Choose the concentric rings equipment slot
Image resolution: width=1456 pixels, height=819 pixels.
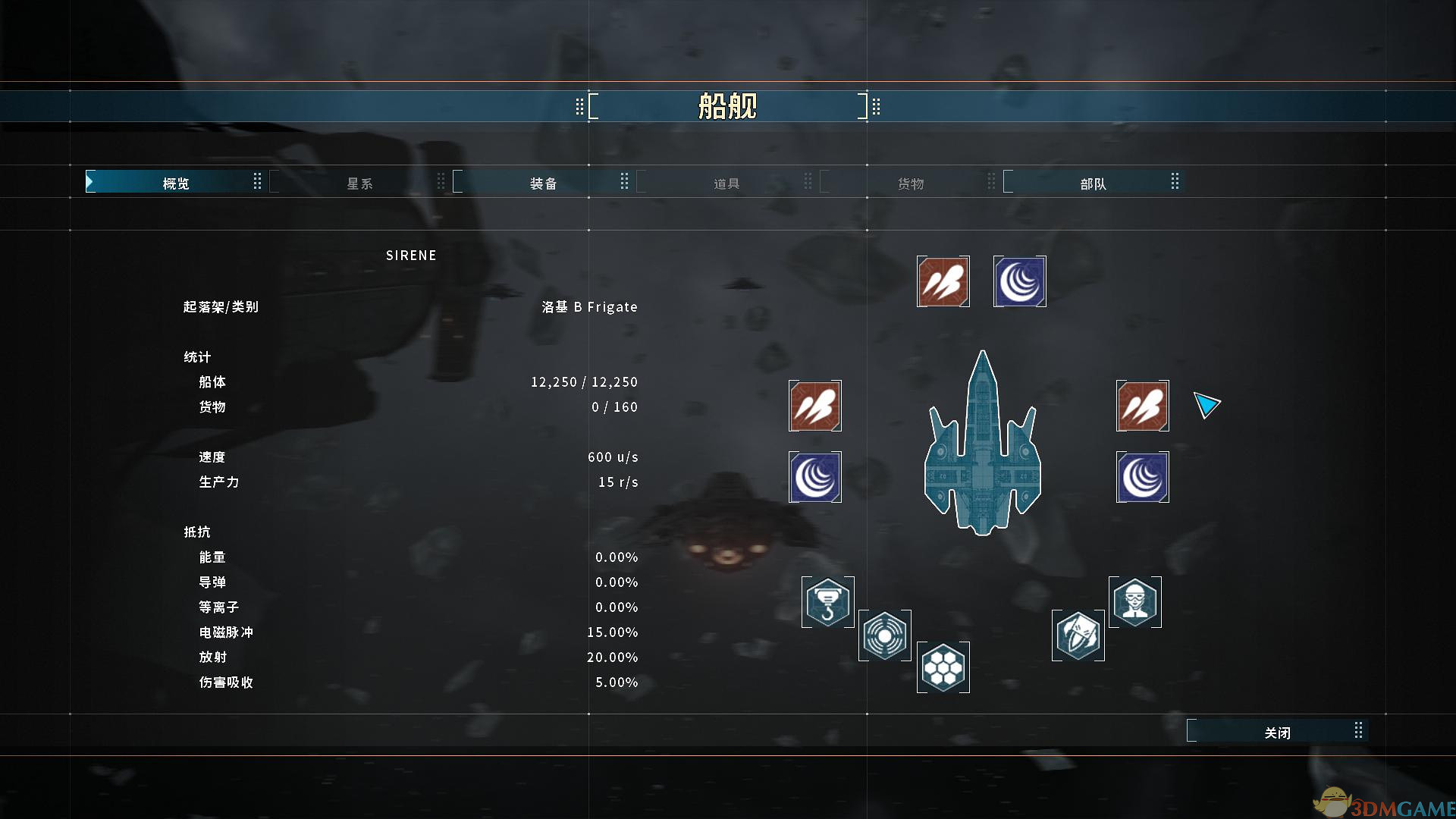coord(884,635)
